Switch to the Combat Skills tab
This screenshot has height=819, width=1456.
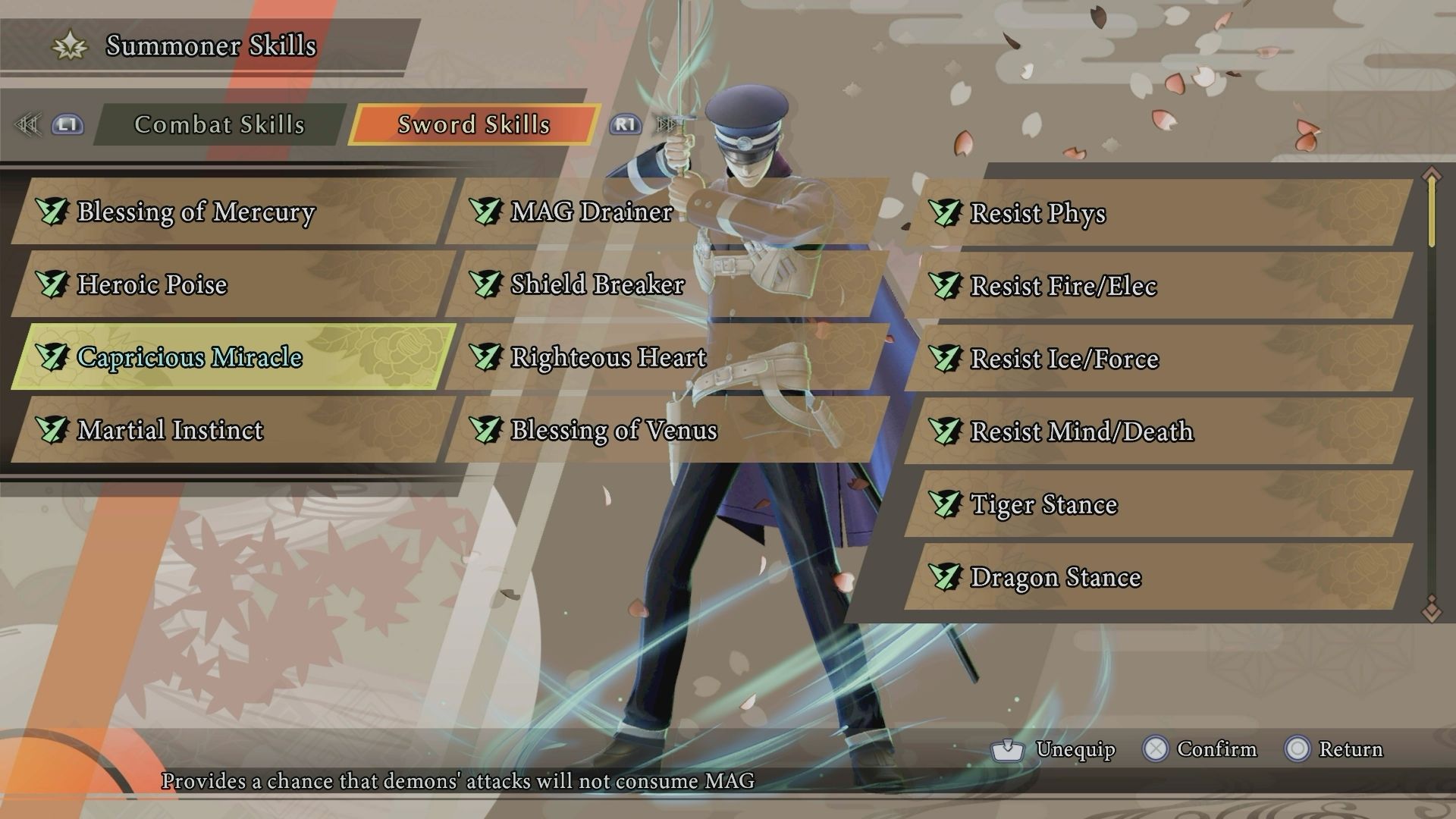click(218, 124)
